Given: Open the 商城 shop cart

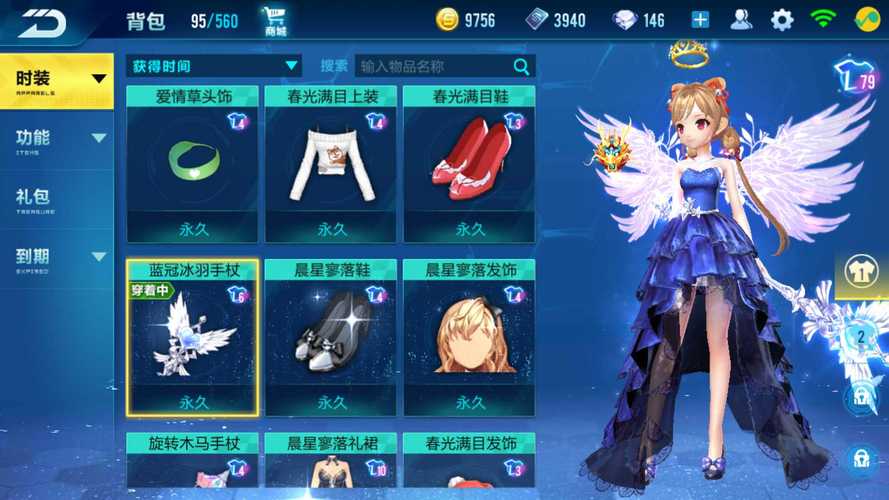Looking at the screenshot, I should 275,21.
